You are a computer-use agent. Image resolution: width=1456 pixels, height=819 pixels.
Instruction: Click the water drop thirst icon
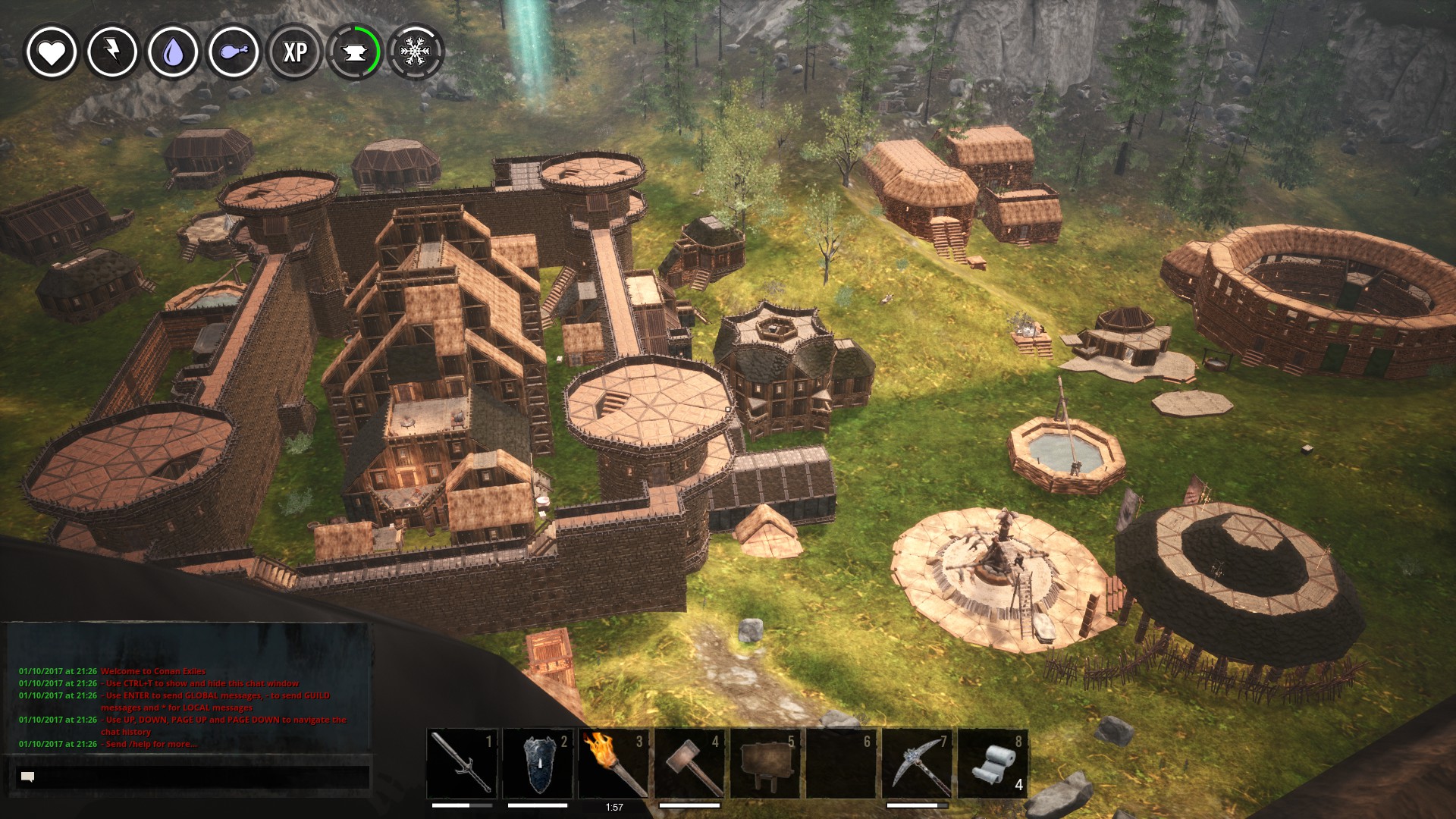(x=173, y=52)
